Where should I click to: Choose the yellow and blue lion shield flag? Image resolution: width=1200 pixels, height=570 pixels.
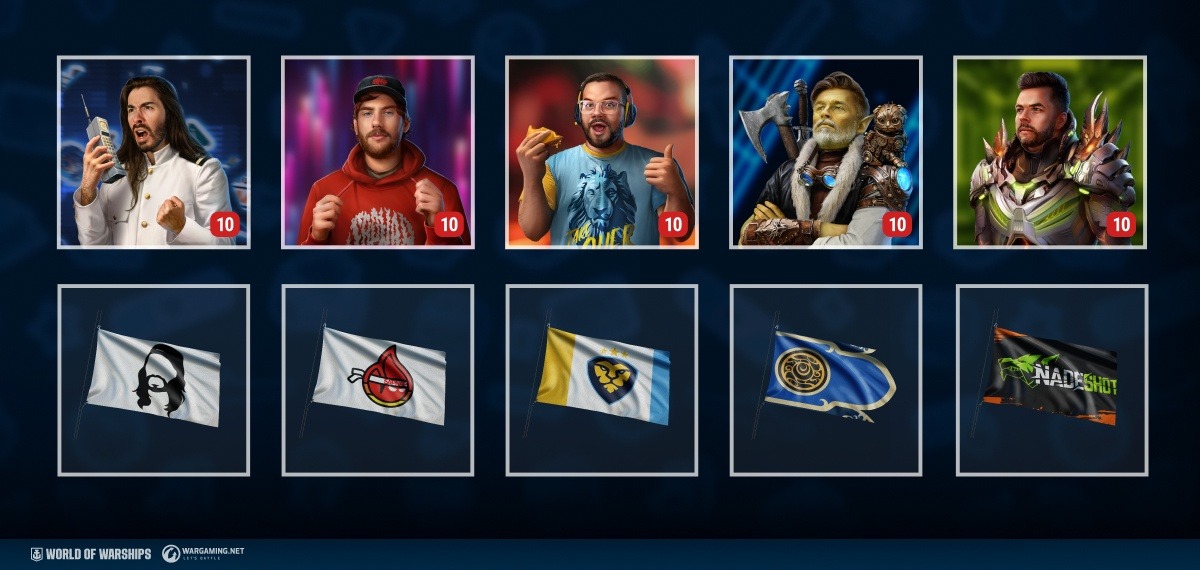[x=602, y=380]
